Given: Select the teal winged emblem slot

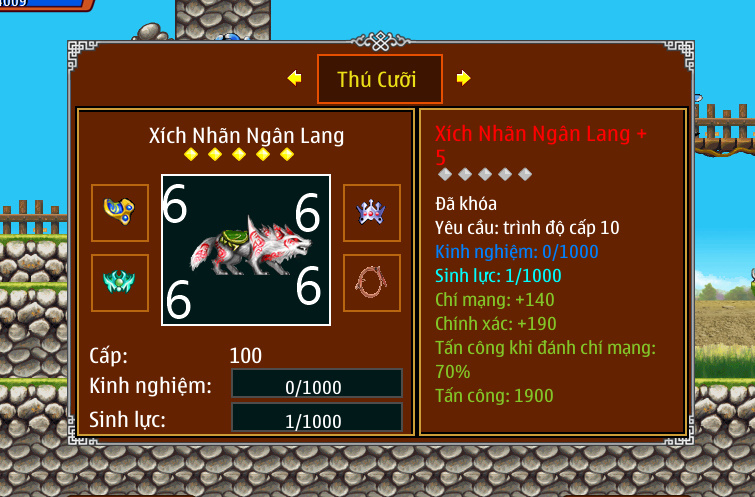Looking at the screenshot, I should [120, 283].
